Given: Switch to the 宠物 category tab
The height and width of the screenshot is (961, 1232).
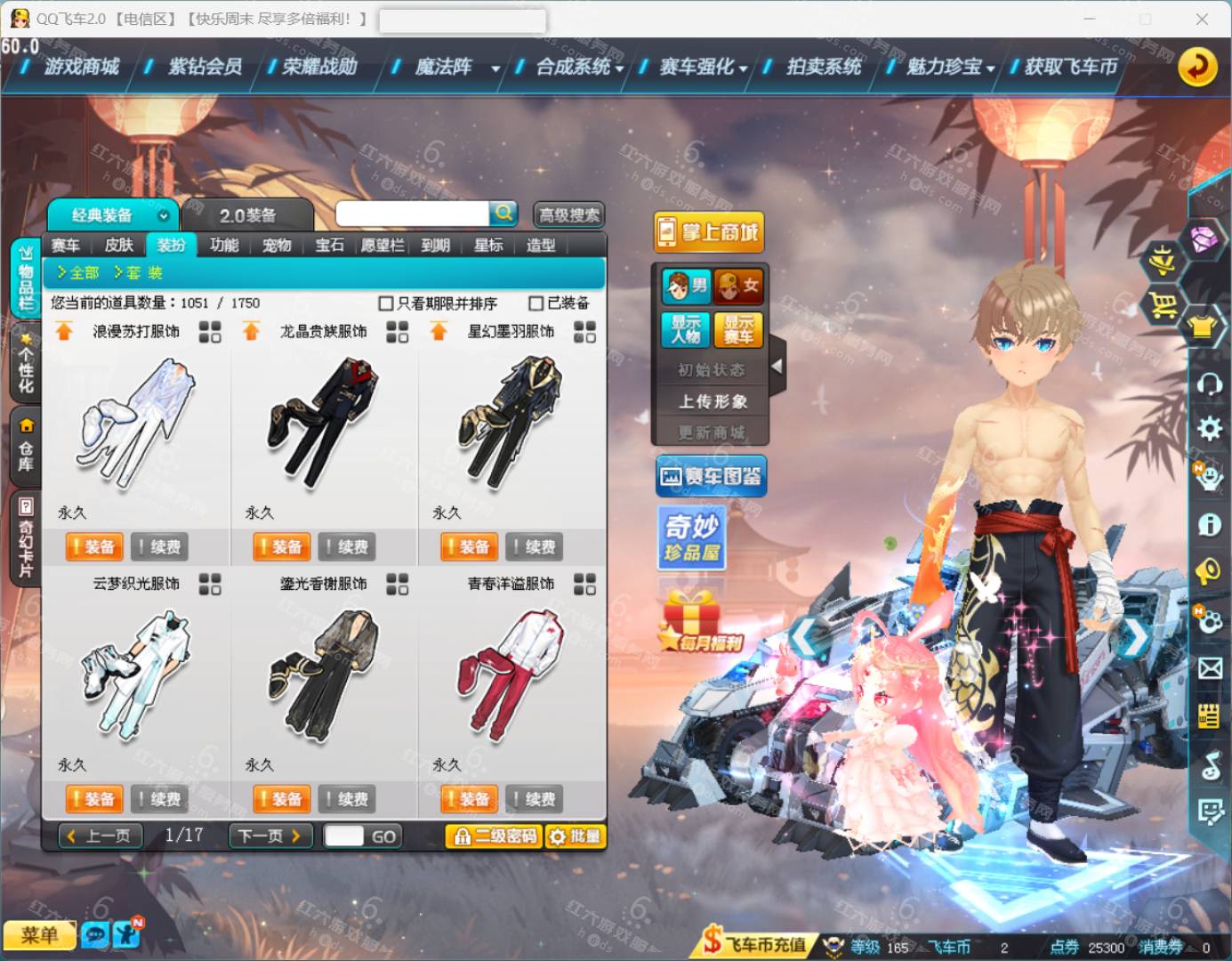Looking at the screenshot, I should [277, 246].
